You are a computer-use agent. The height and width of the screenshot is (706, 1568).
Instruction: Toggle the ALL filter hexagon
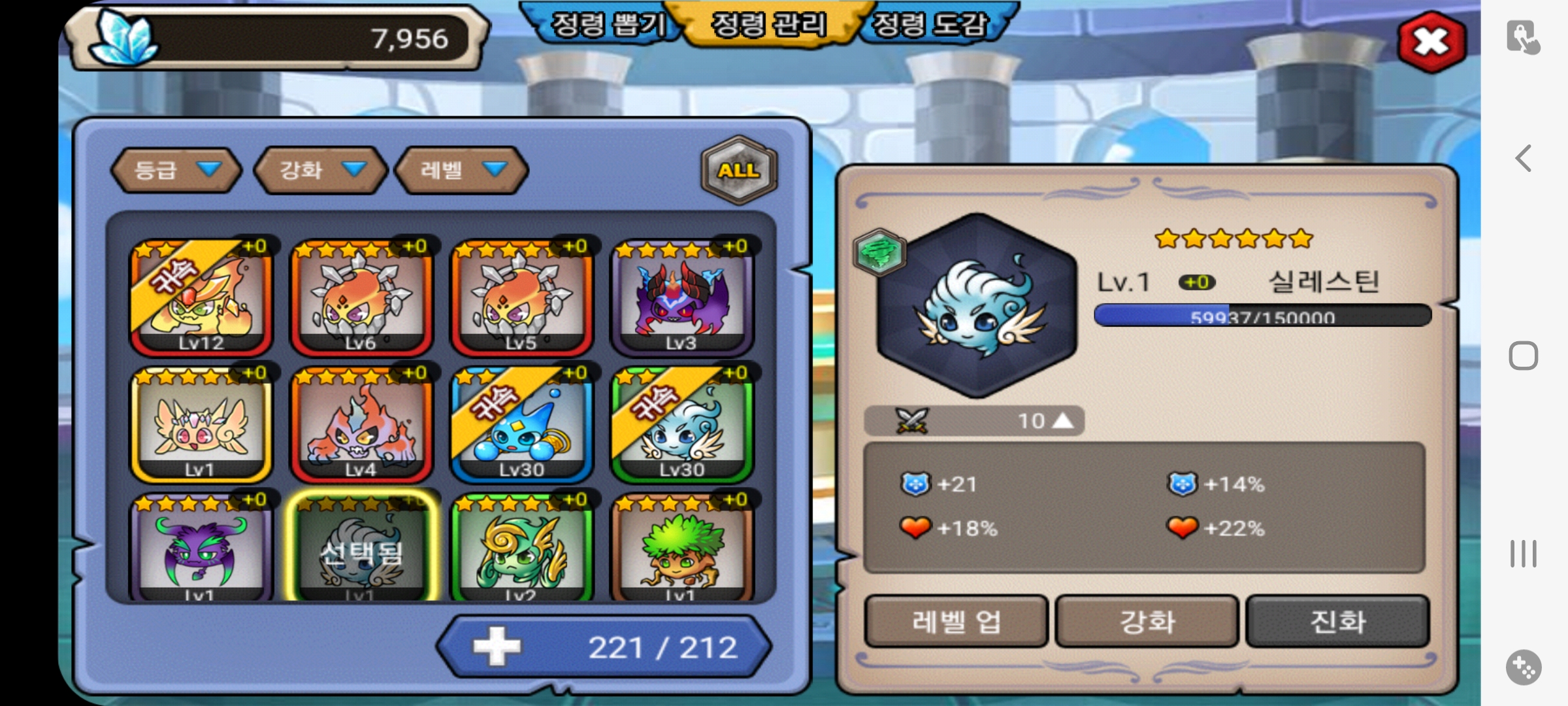(x=739, y=171)
